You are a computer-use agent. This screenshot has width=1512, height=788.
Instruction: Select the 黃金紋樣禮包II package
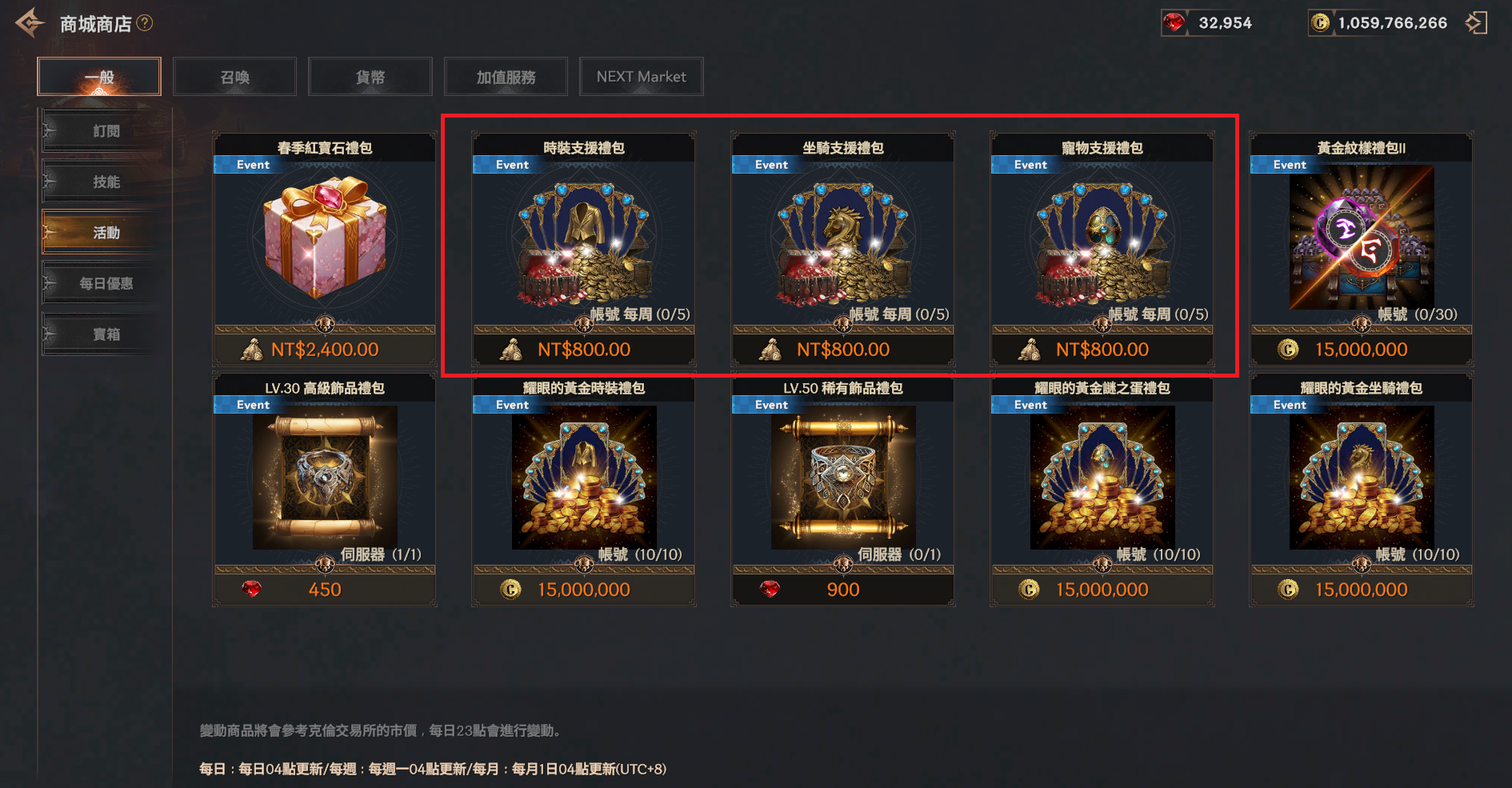pos(1361,240)
